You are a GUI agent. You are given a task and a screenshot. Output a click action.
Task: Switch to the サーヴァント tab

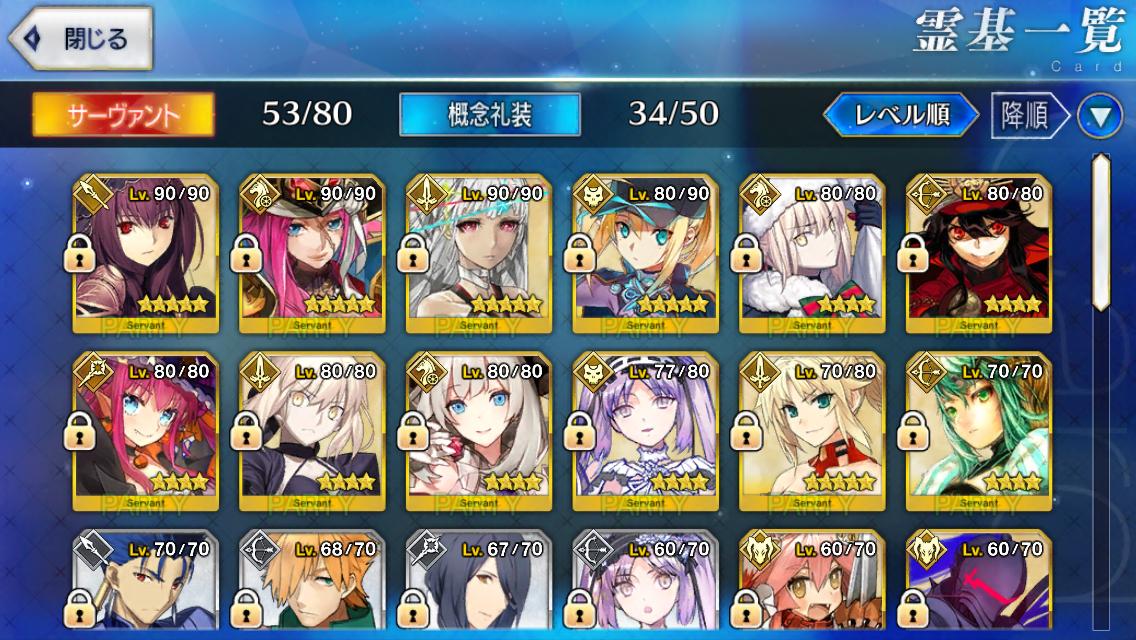coord(123,115)
